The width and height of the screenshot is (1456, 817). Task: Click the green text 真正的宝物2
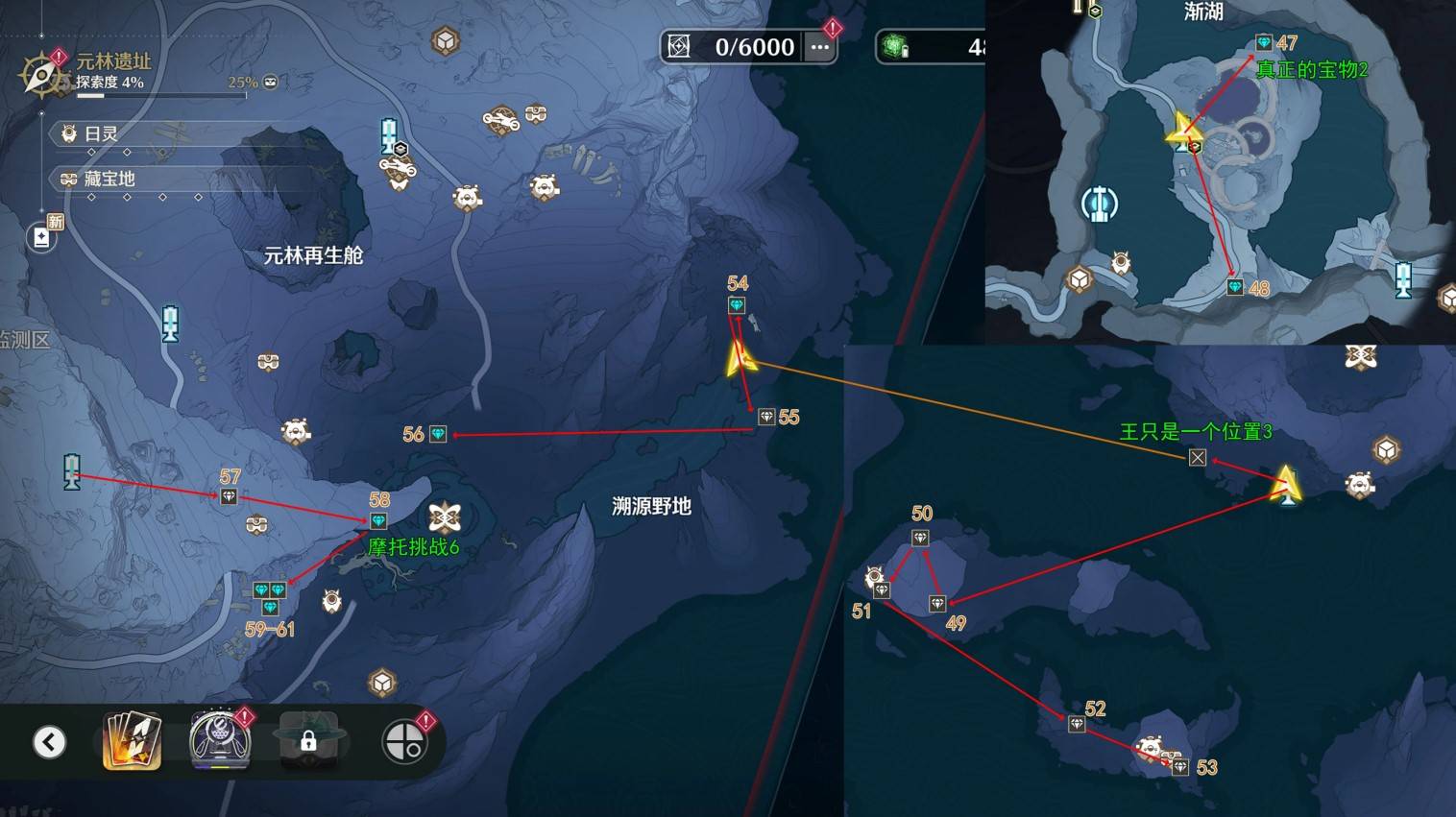tap(1314, 71)
